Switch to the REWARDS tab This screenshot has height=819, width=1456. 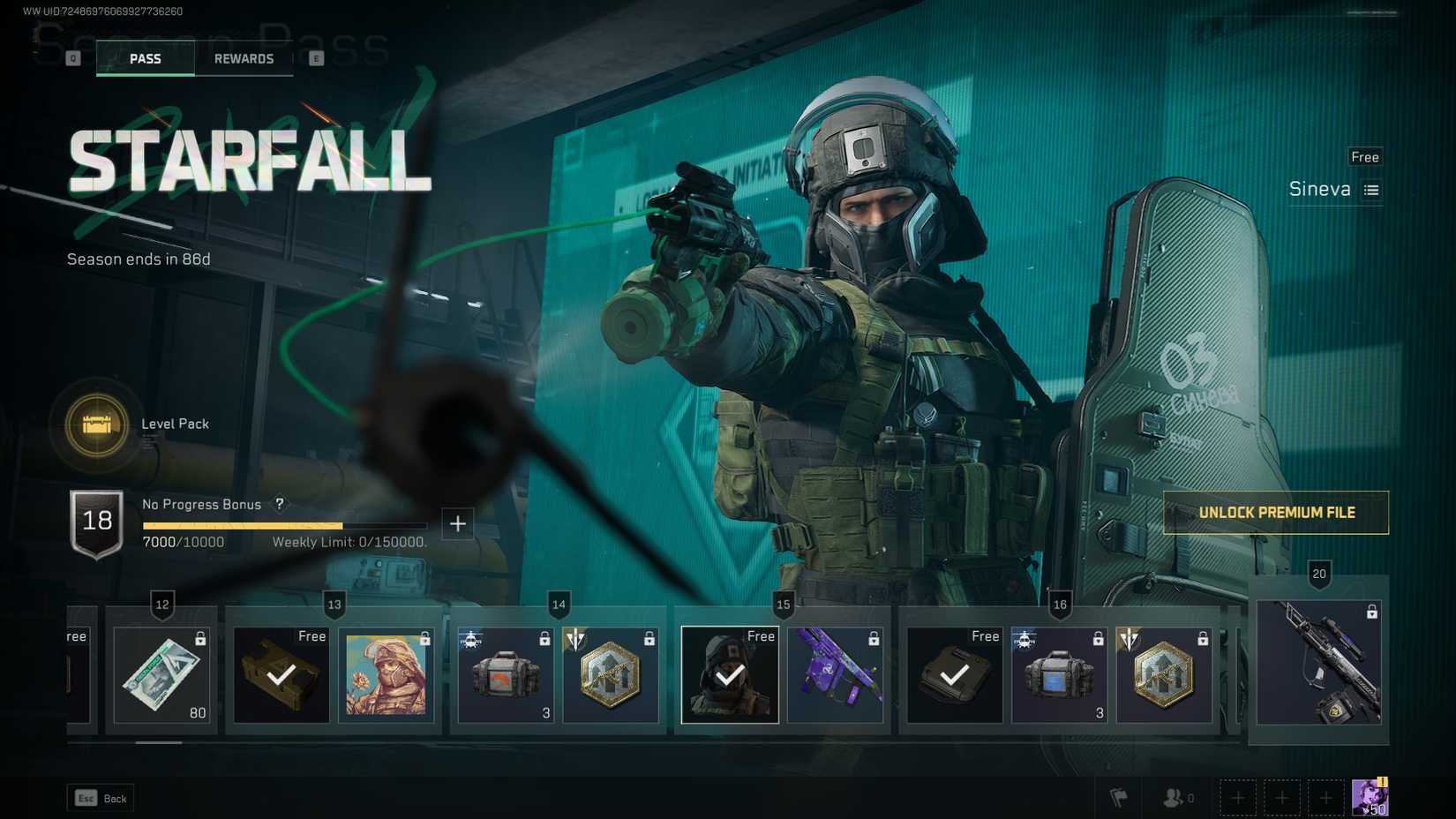click(244, 58)
